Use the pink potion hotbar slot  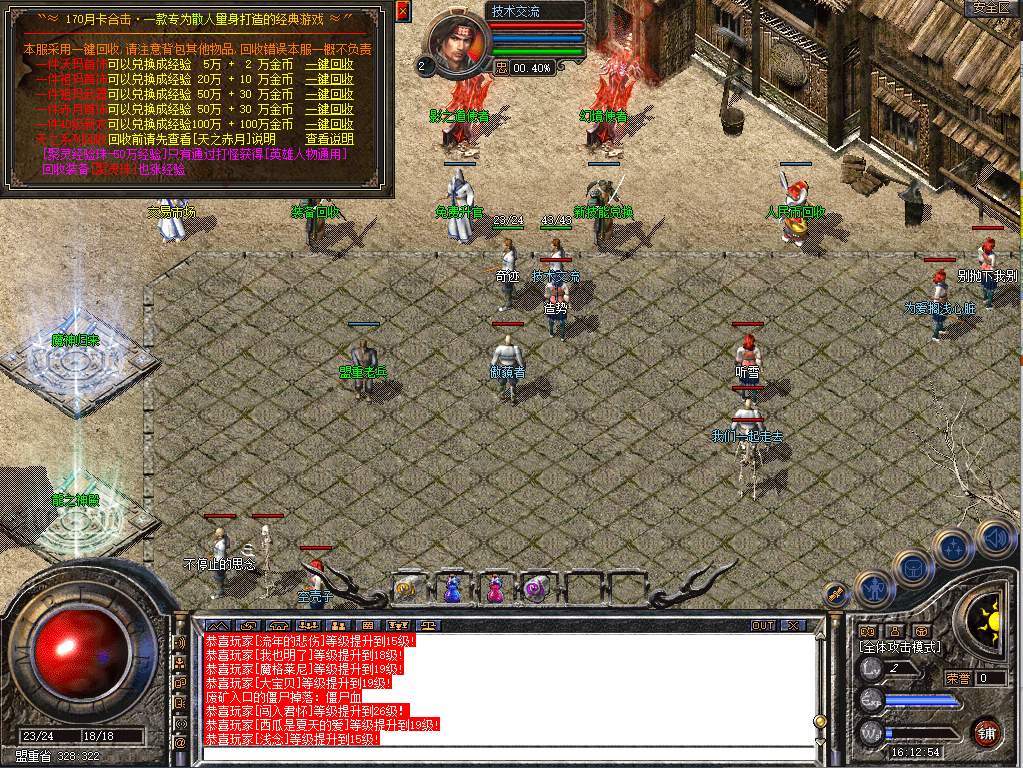point(494,588)
